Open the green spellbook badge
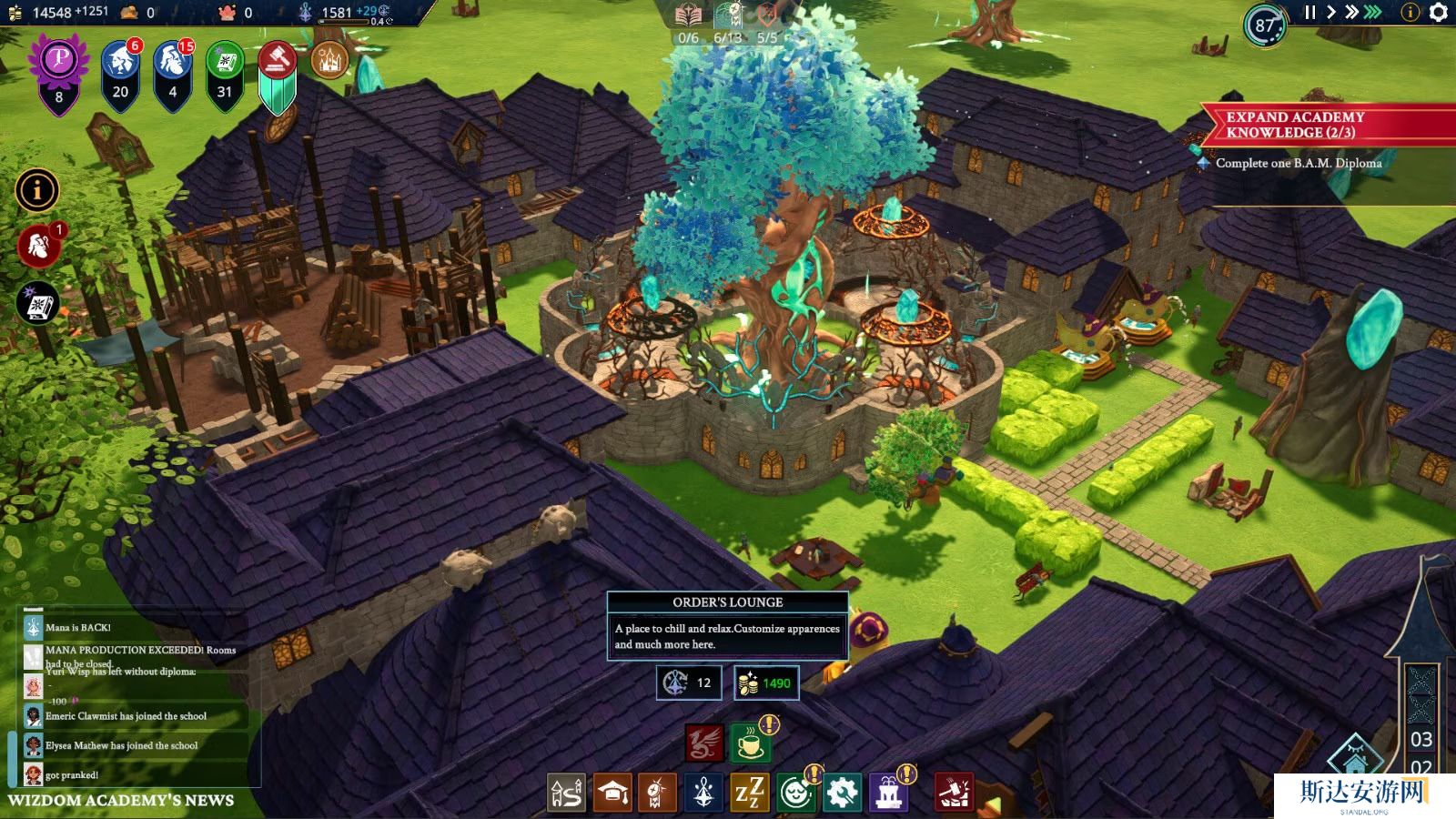 tap(224, 64)
